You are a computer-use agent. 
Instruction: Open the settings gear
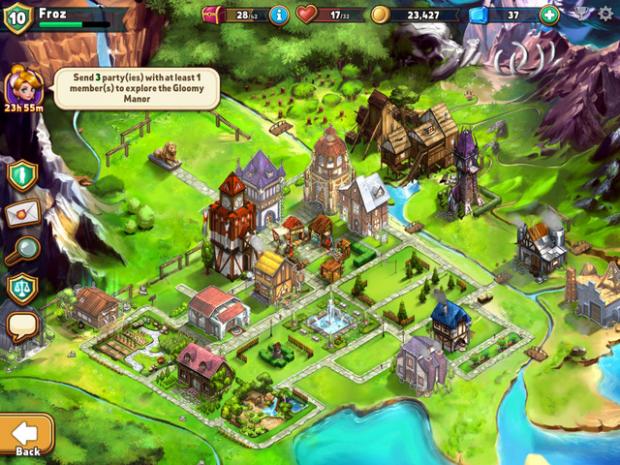pos(605,14)
